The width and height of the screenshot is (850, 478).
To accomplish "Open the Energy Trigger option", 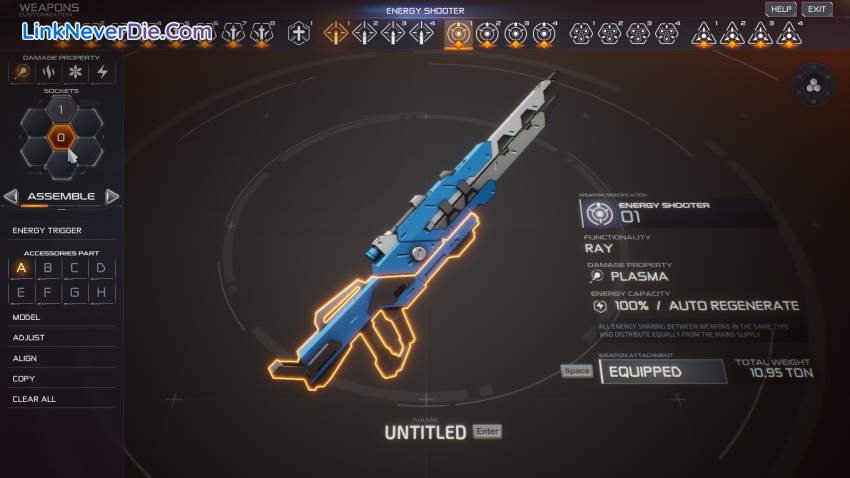I will (x=47, y=230).
